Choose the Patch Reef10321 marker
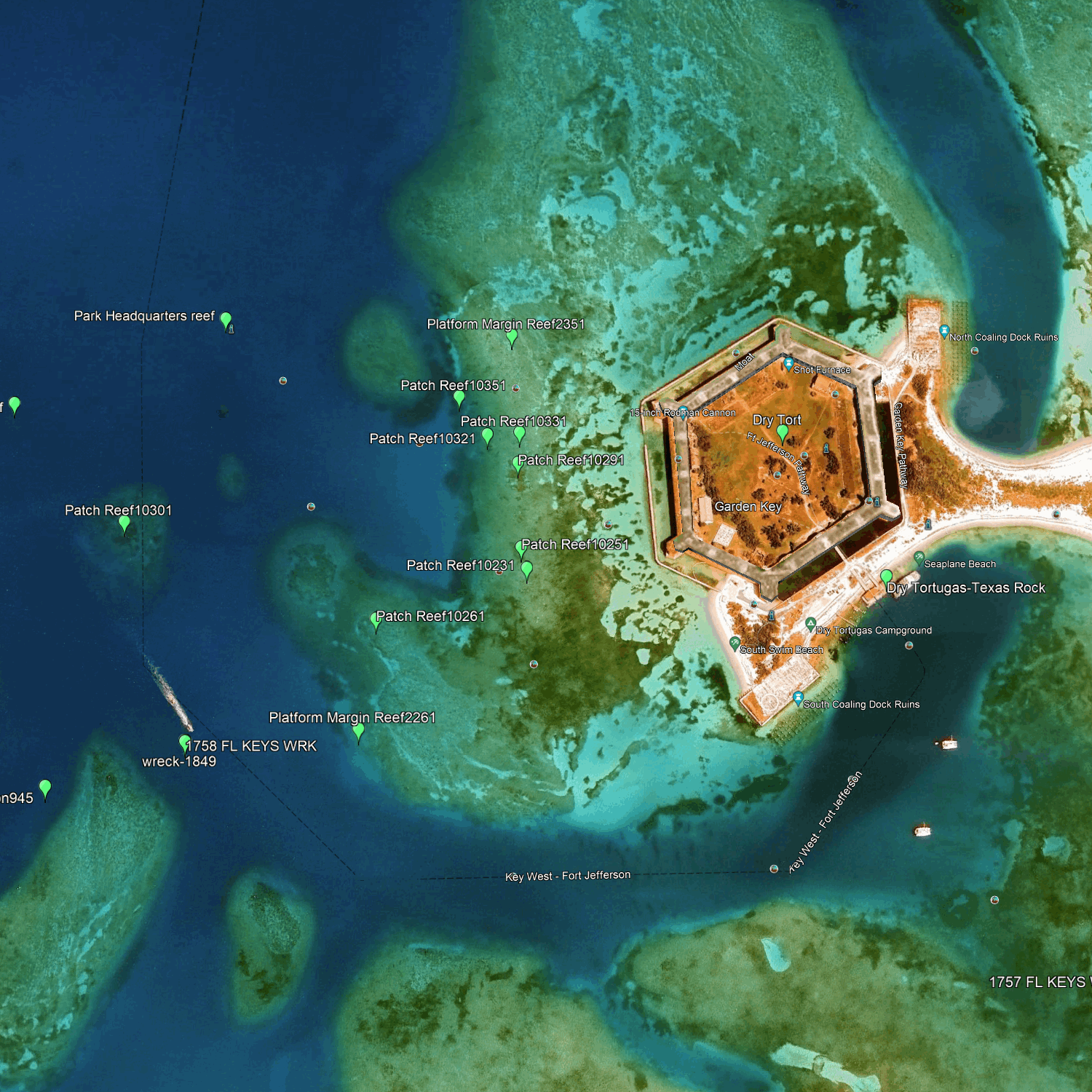1092x1092 pixels. pos(488,437)
